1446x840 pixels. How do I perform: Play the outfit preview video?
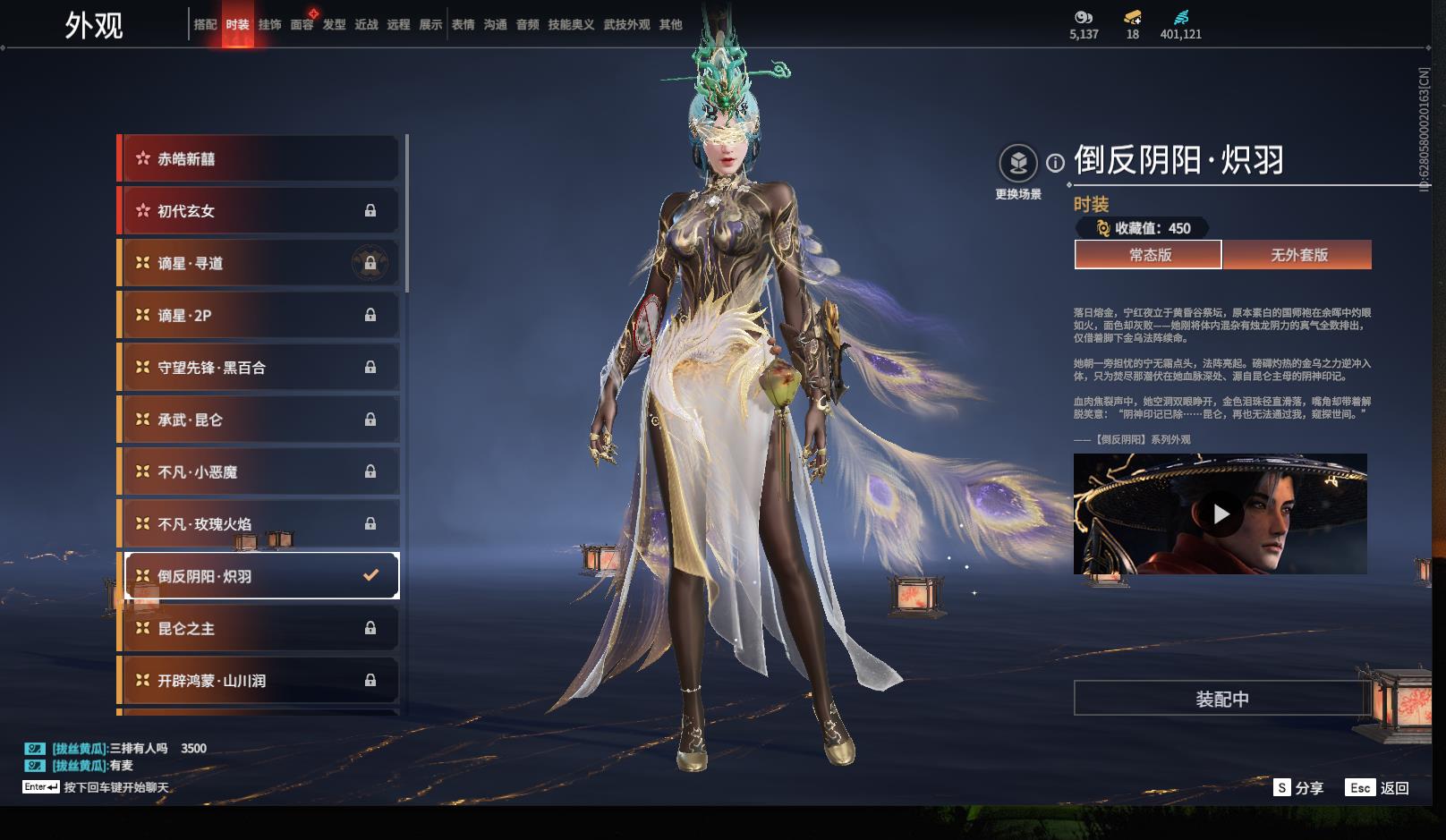click(x=1221, y=514)
